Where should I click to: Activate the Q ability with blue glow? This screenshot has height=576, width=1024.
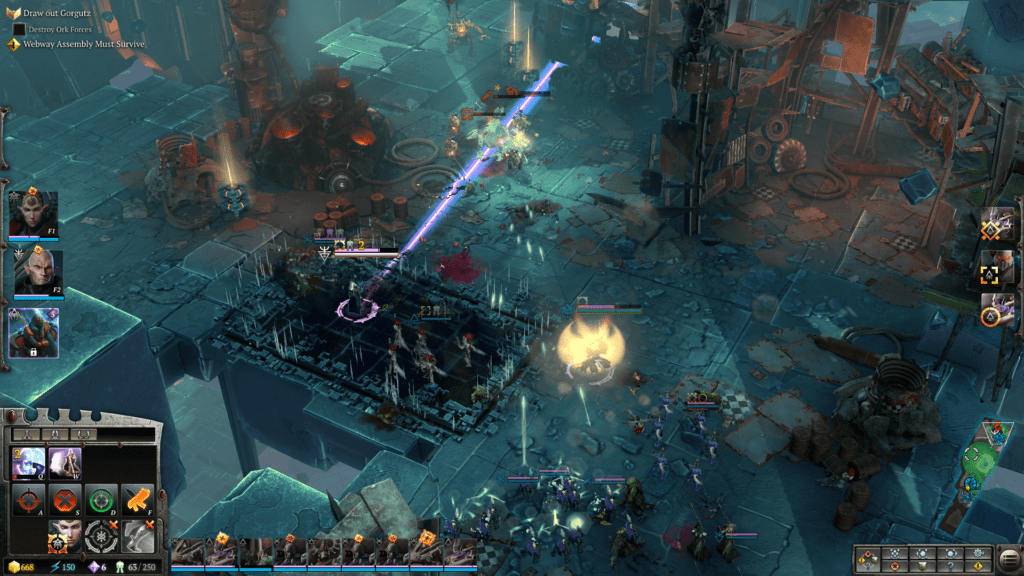(x=27, y=462)
